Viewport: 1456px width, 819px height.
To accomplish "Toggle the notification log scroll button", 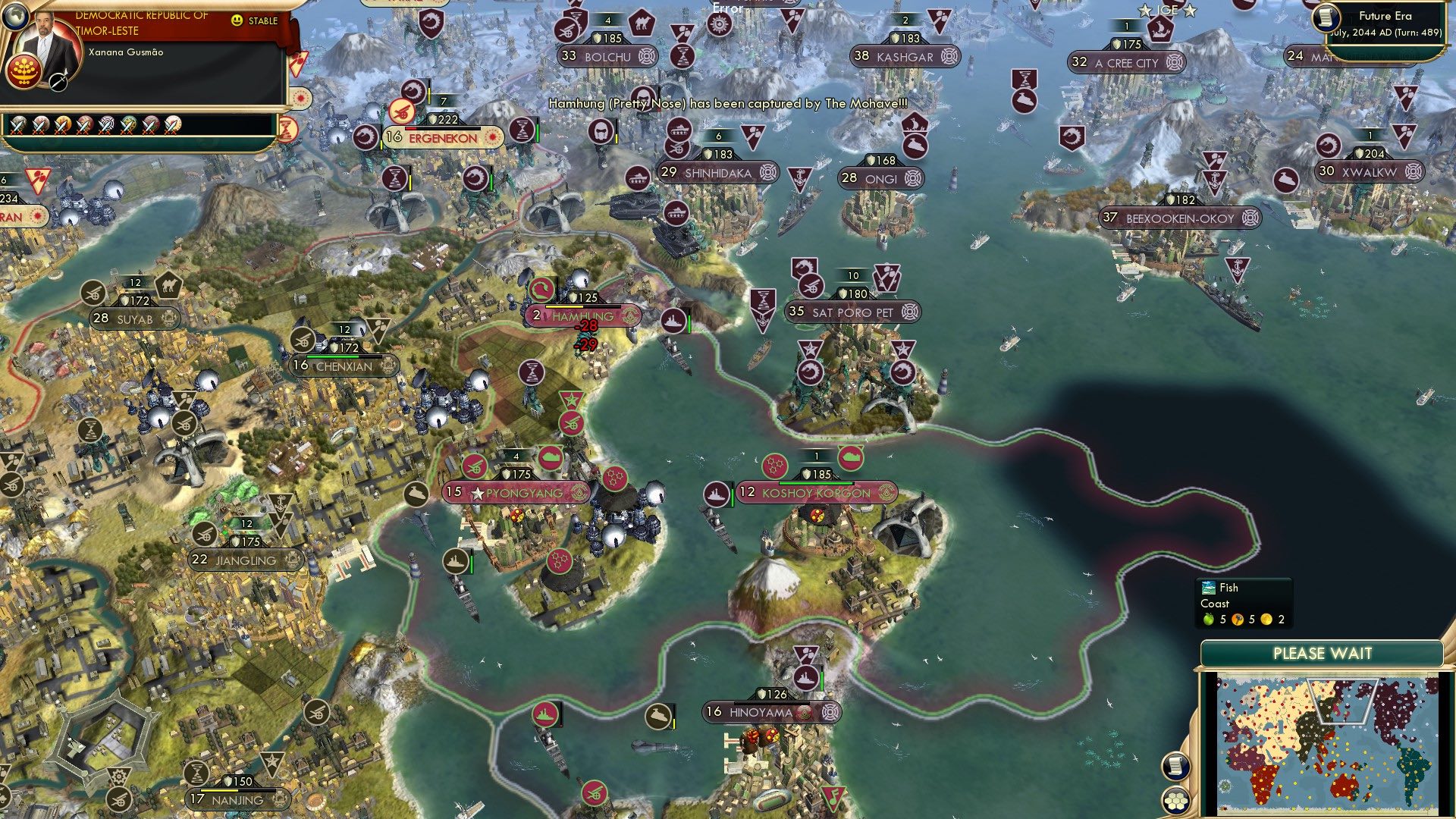I will tap(1175, 767).
